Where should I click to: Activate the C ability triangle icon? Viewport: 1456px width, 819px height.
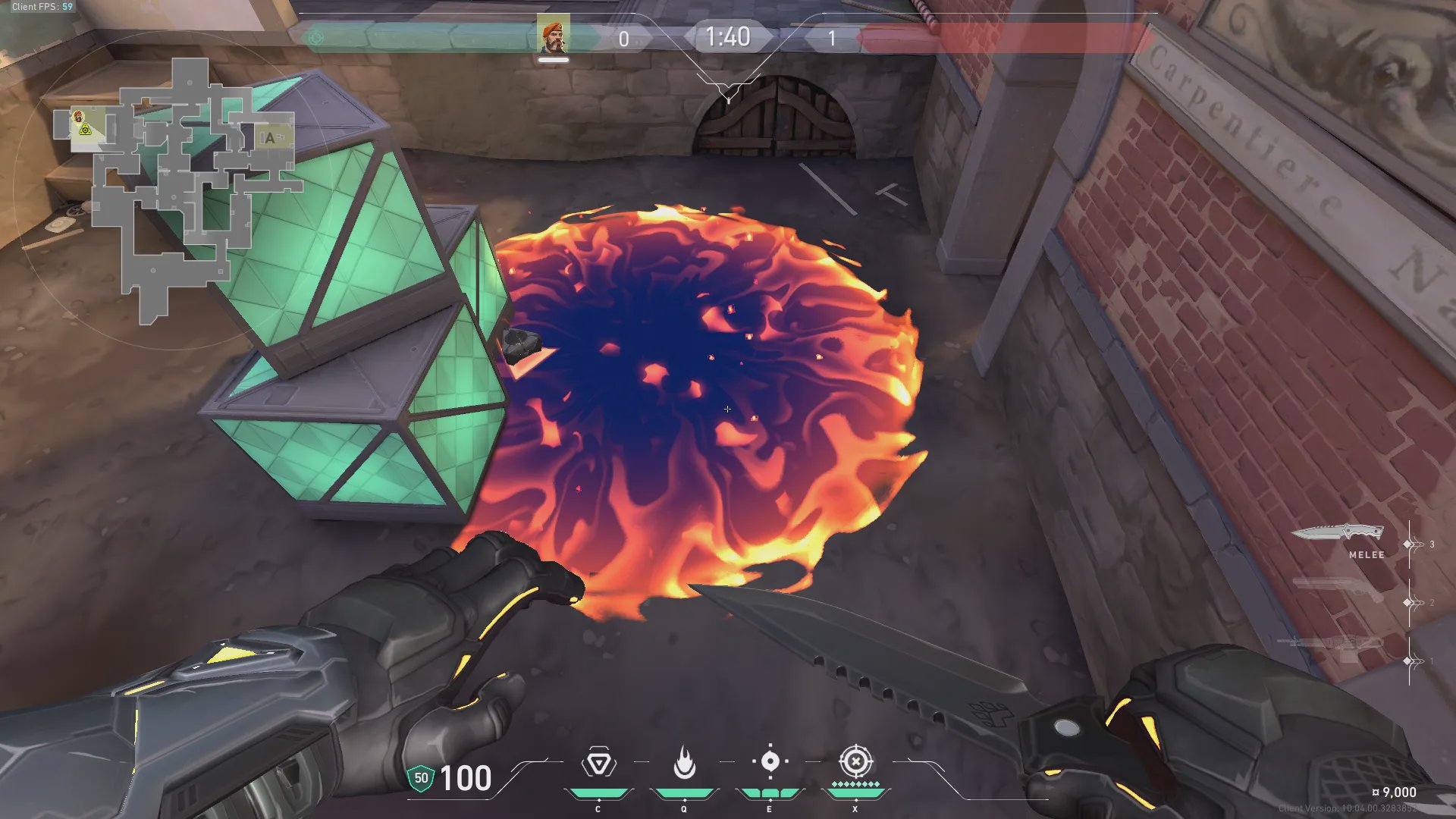[x=598, y=763]
